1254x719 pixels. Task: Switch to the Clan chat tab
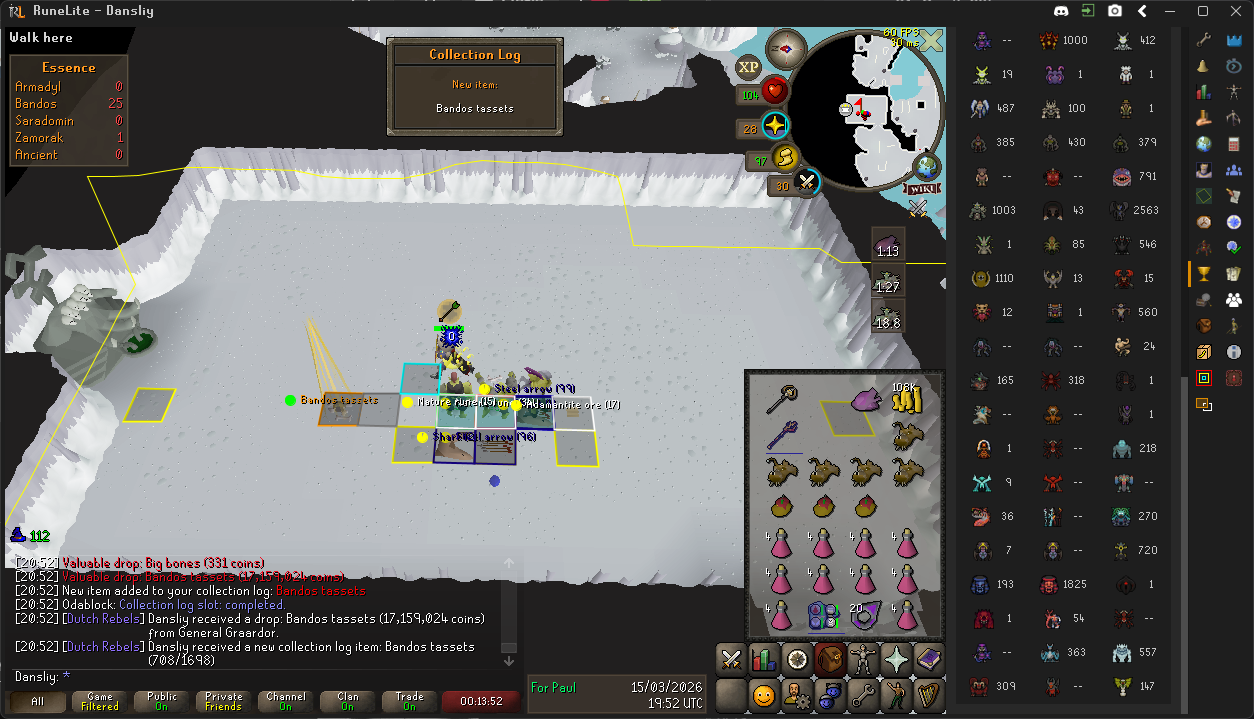[347, 702]
